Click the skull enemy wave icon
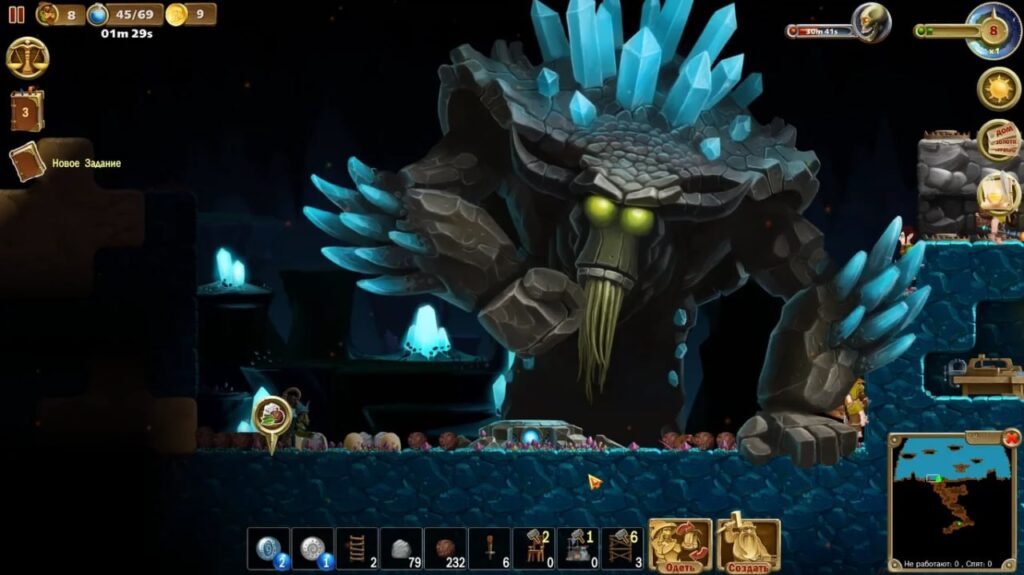 pyautogui.click(x=871, y=22)
